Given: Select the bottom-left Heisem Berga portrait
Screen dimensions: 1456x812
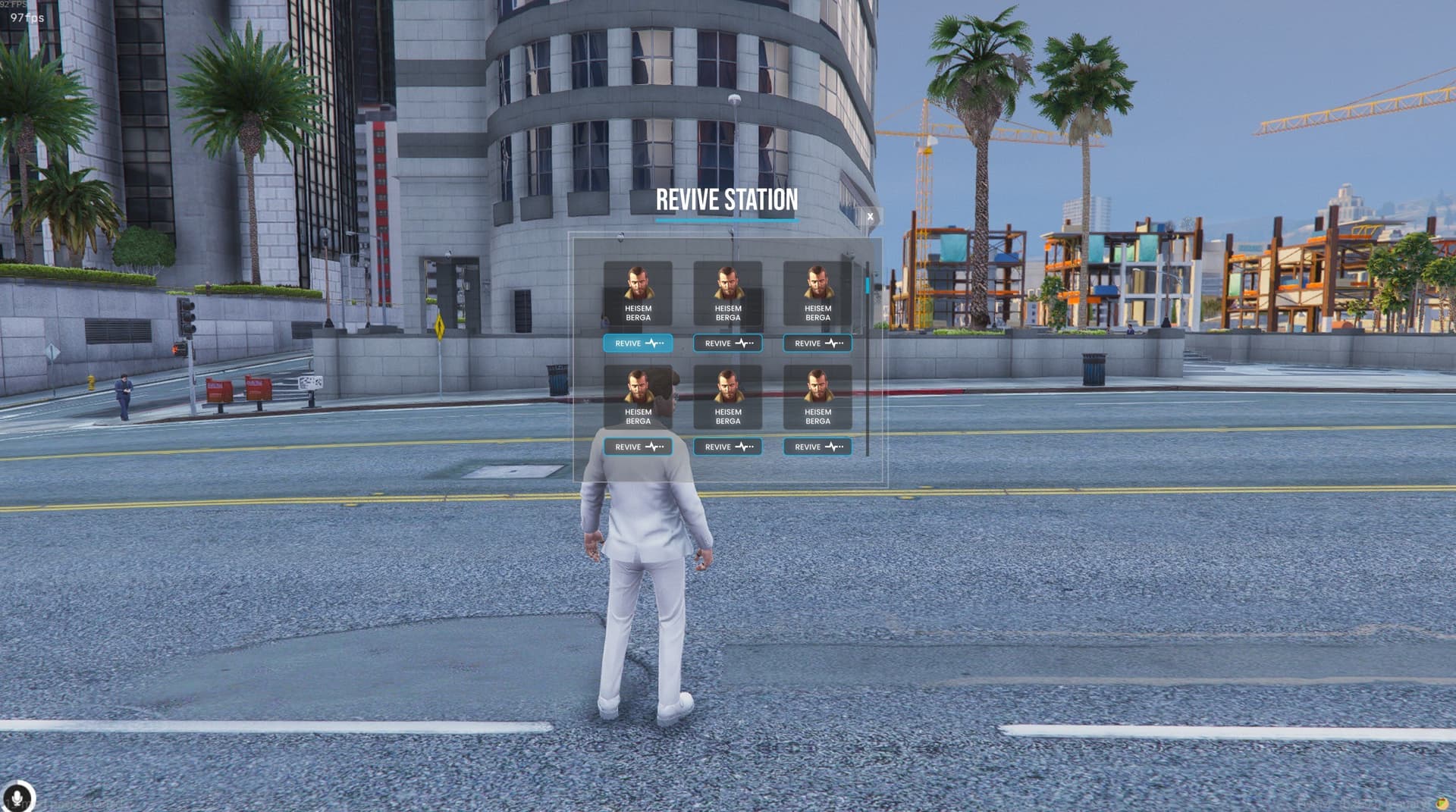Looking at the screenshot, I should (x=638, y=394).
